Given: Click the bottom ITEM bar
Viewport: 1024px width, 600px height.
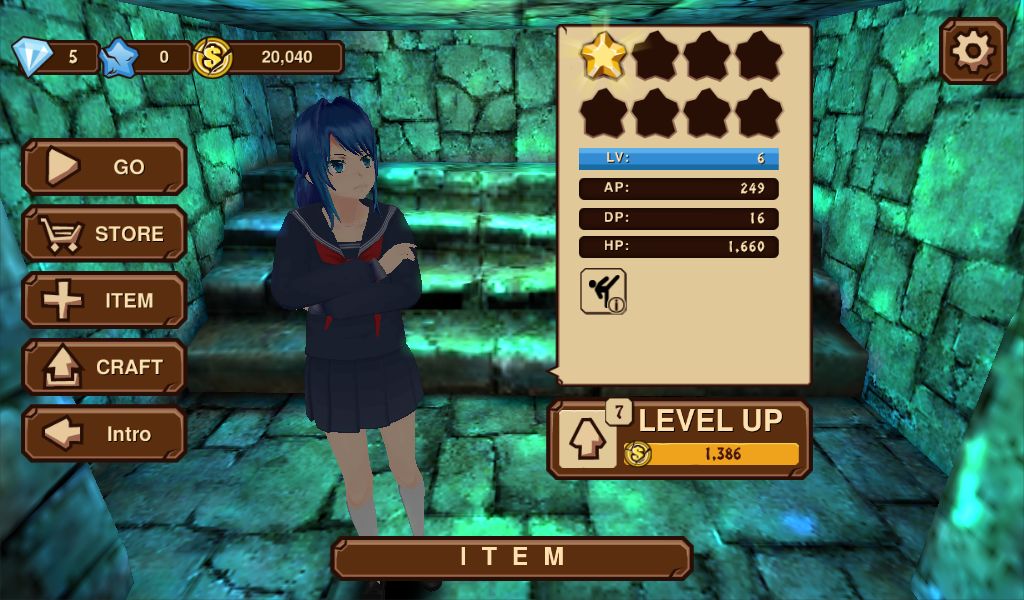Looking at the screenshot, I should [512, 558].
